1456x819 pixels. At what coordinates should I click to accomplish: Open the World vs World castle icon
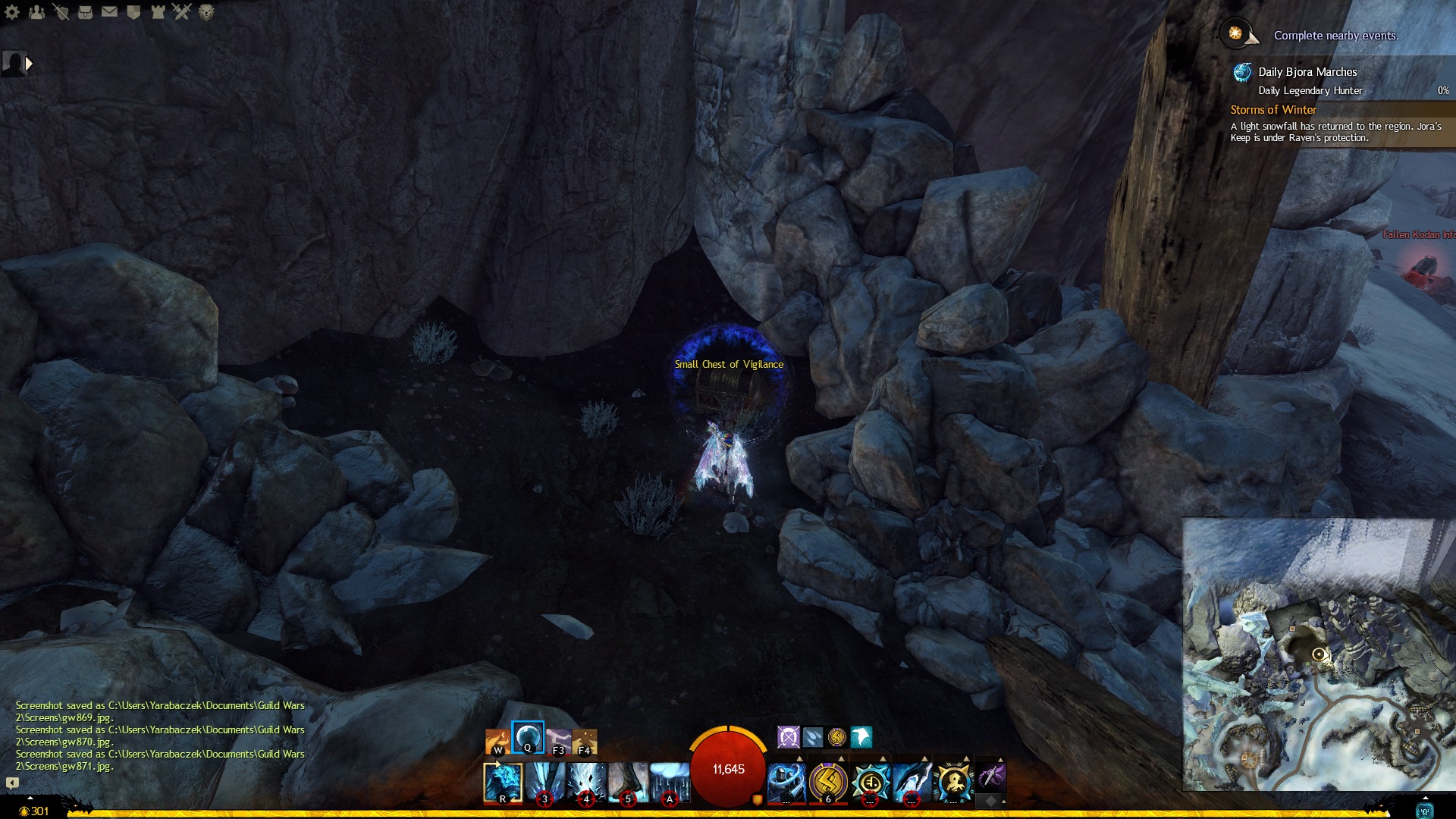pyautogui.click(x=158, y=12)
